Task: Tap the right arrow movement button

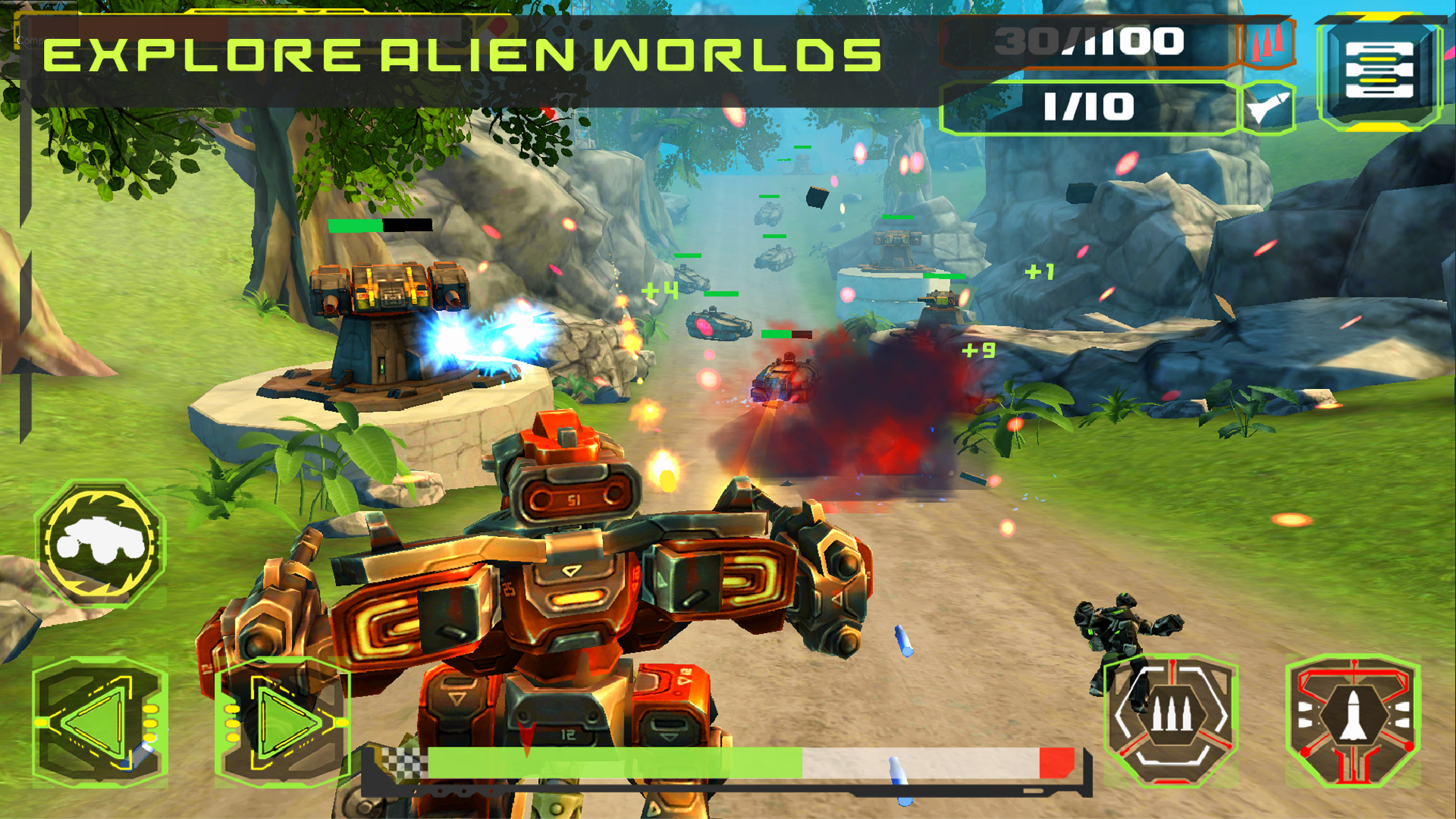Action: pos(284,722)
